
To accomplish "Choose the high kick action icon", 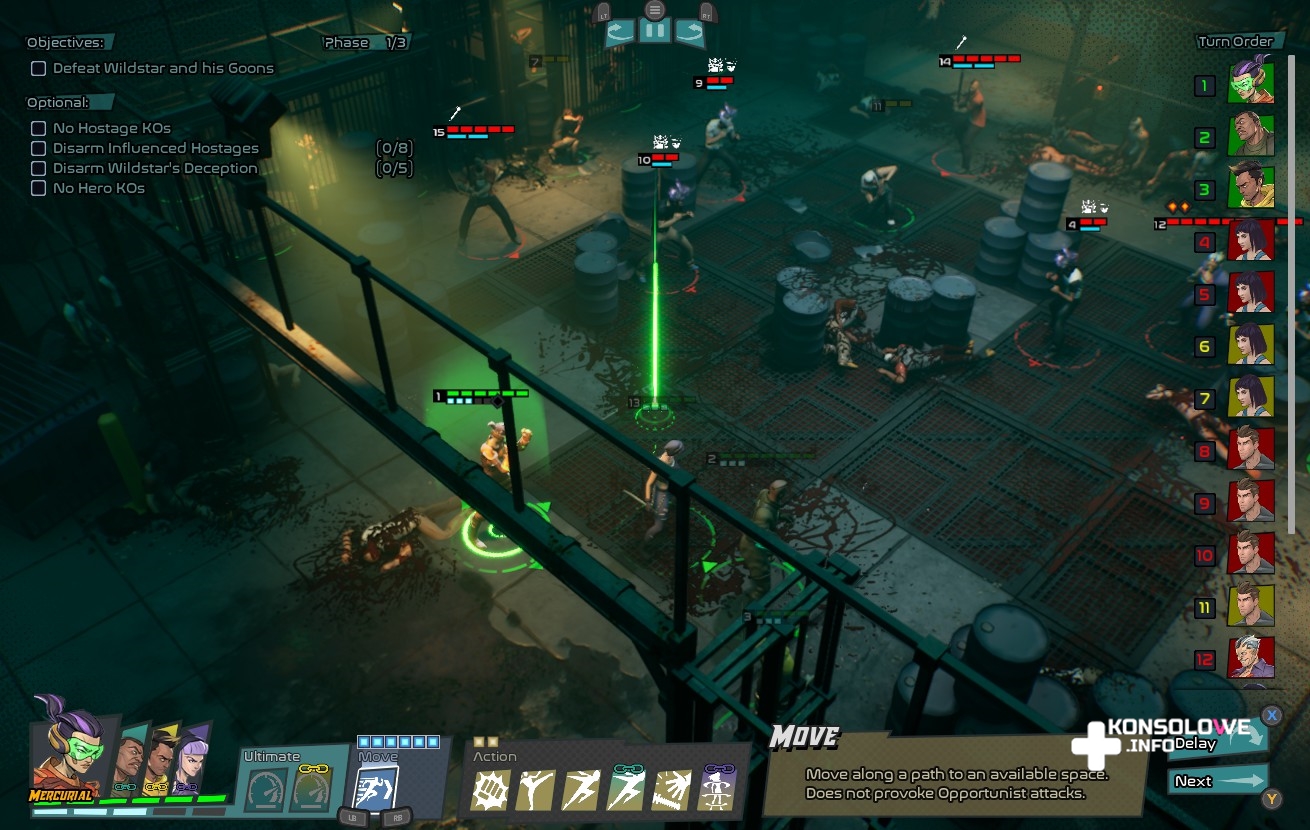I will (535, 790).
